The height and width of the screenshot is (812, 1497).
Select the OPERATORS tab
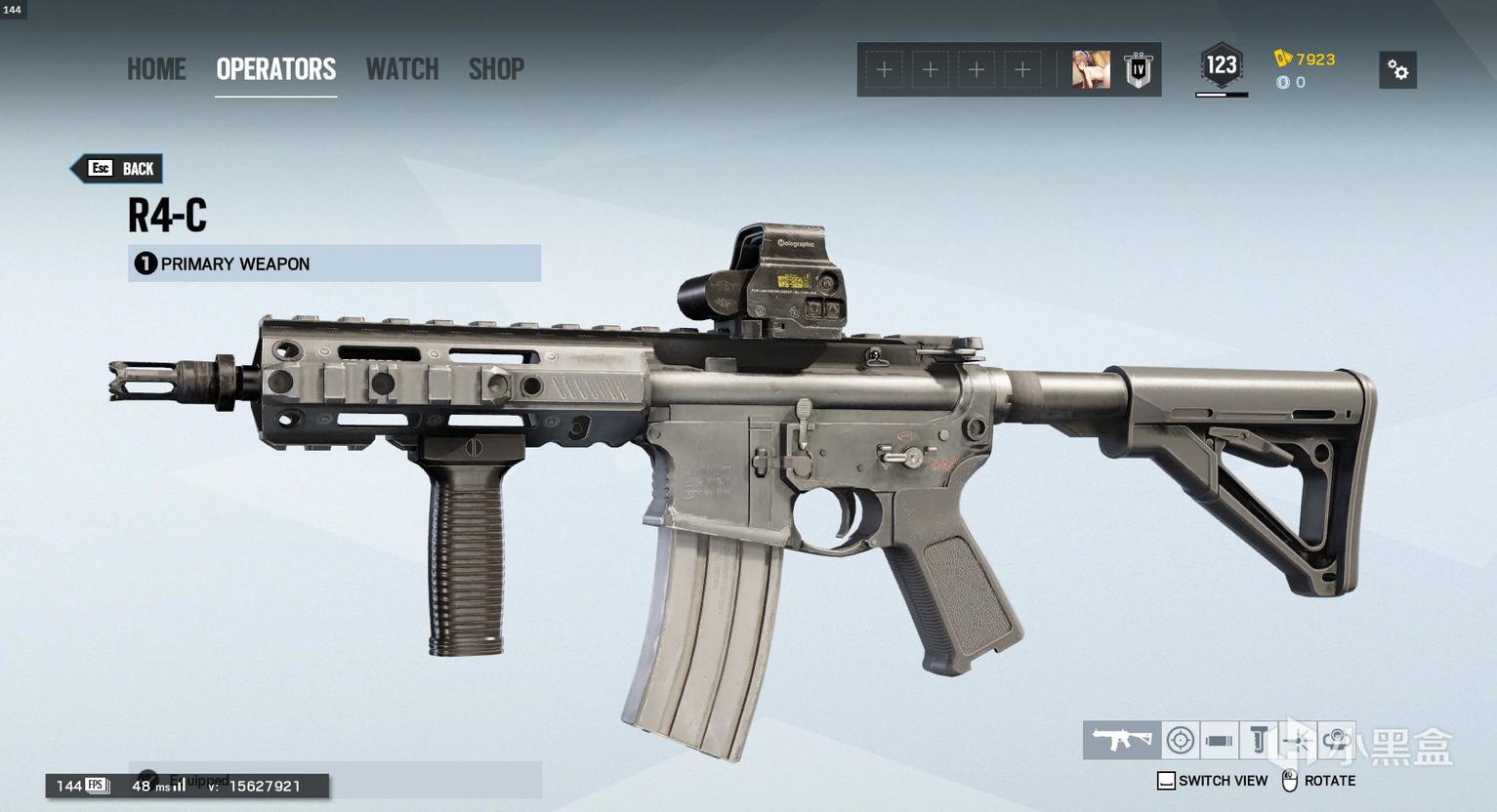click(275, 69)
